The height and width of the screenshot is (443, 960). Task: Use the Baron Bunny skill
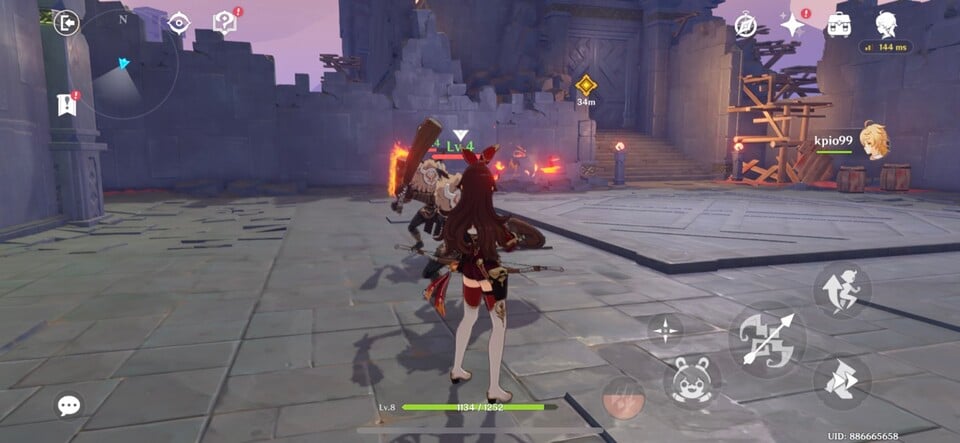point(692,381)
